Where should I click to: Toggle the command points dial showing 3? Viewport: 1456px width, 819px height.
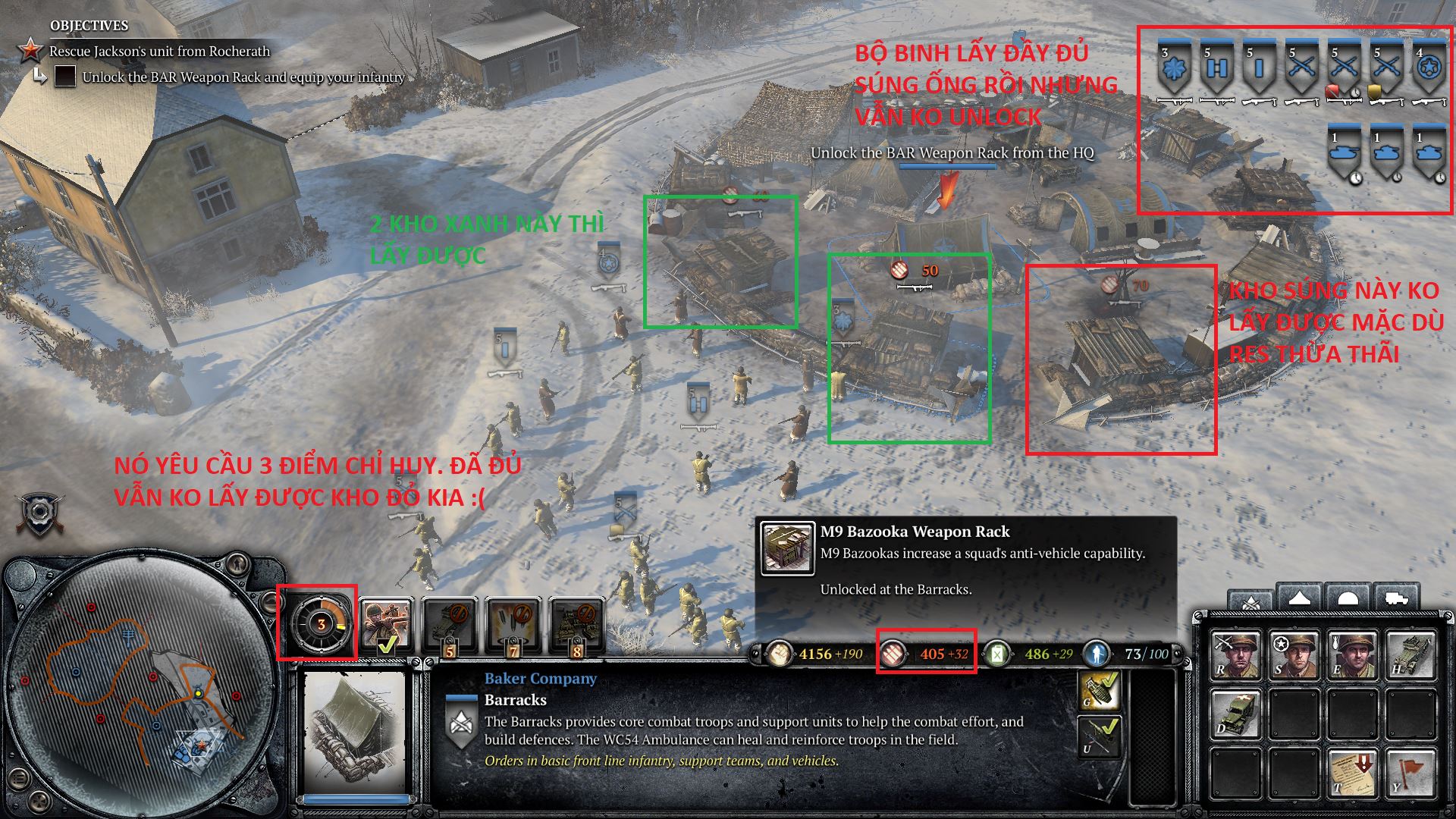(322, 624)
